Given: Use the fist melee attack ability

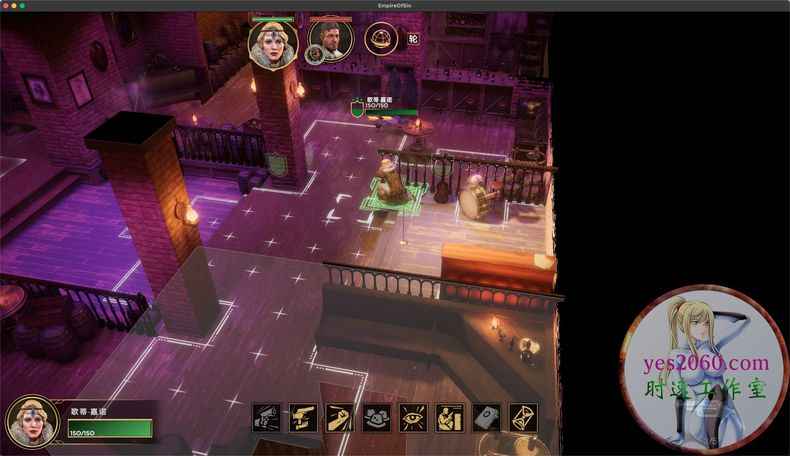Looking at the screenshot, I should pyautogui.click(x=340, y=417).
